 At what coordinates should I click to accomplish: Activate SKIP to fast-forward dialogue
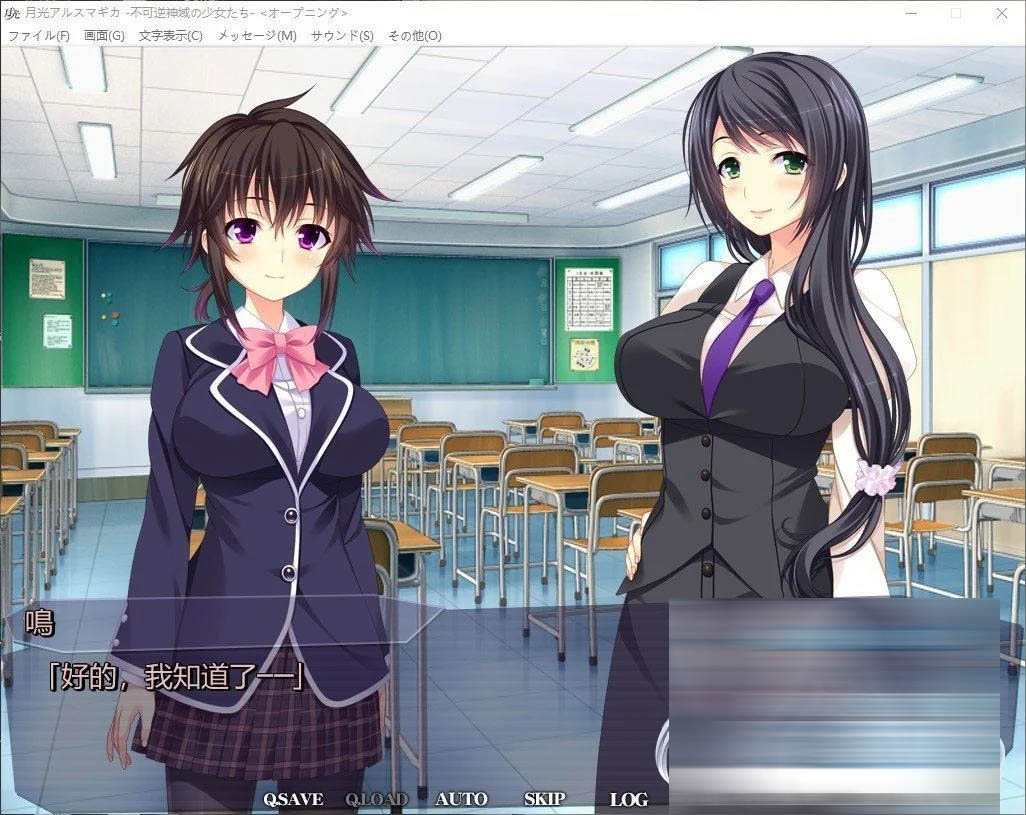click(x=544, y=799)
